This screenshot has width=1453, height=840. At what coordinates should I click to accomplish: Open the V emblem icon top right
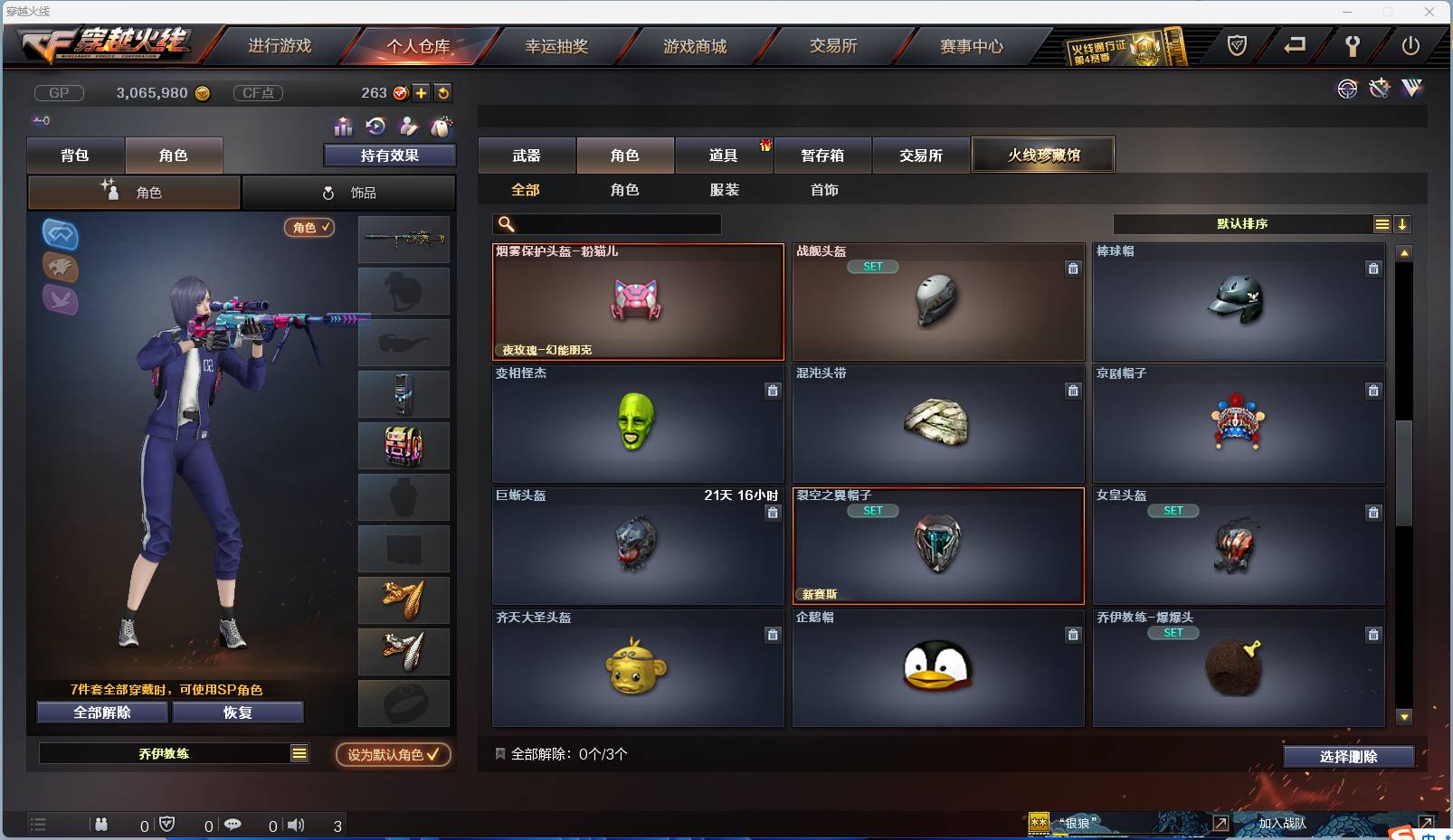pyautogui.click(x=1410, y=89)
